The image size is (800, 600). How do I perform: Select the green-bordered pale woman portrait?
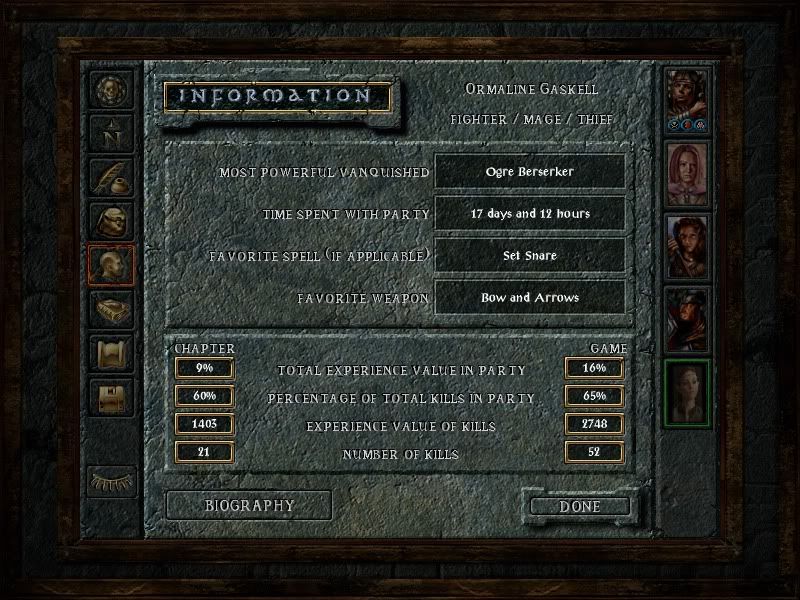pyautogui.click(x=687, y=393)
